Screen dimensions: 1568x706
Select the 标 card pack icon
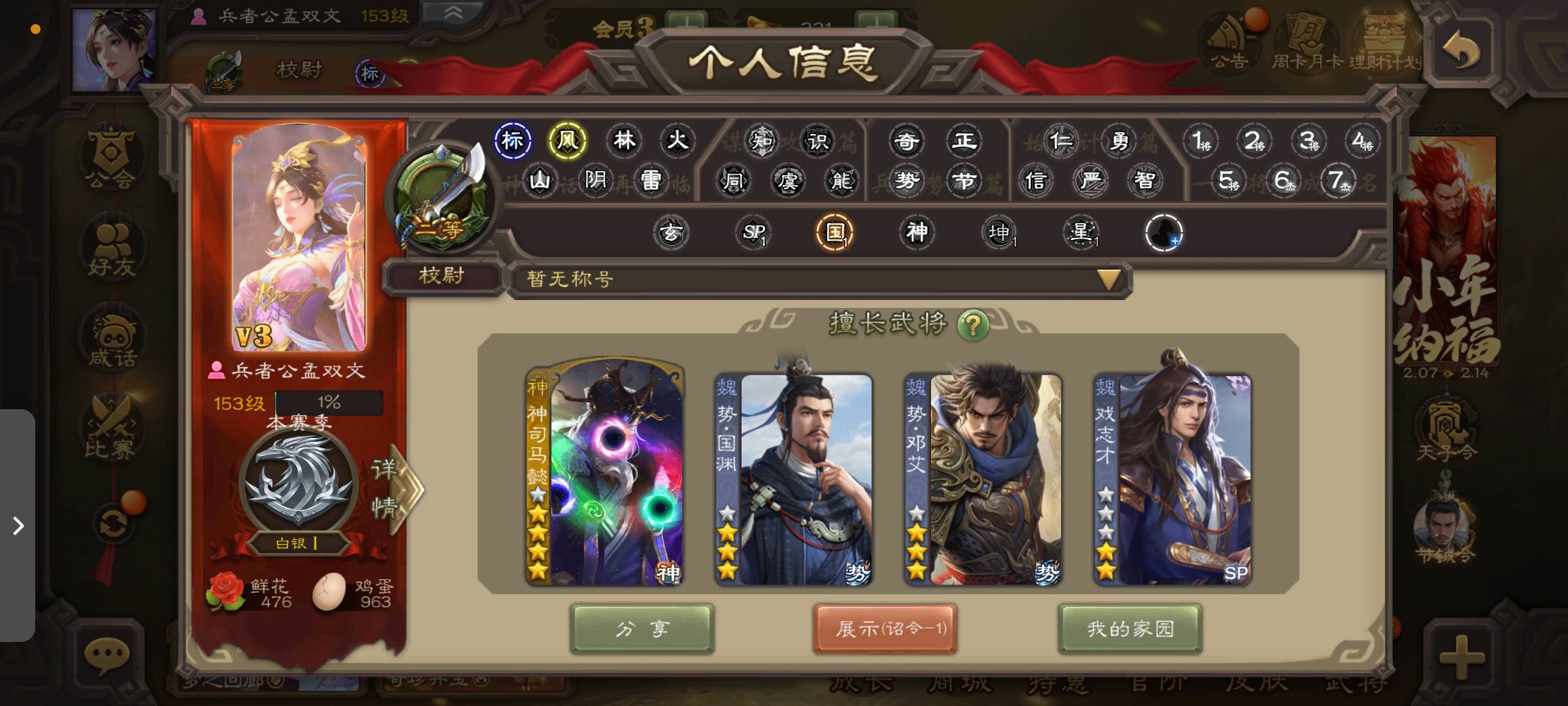click(x=512, y=141)
